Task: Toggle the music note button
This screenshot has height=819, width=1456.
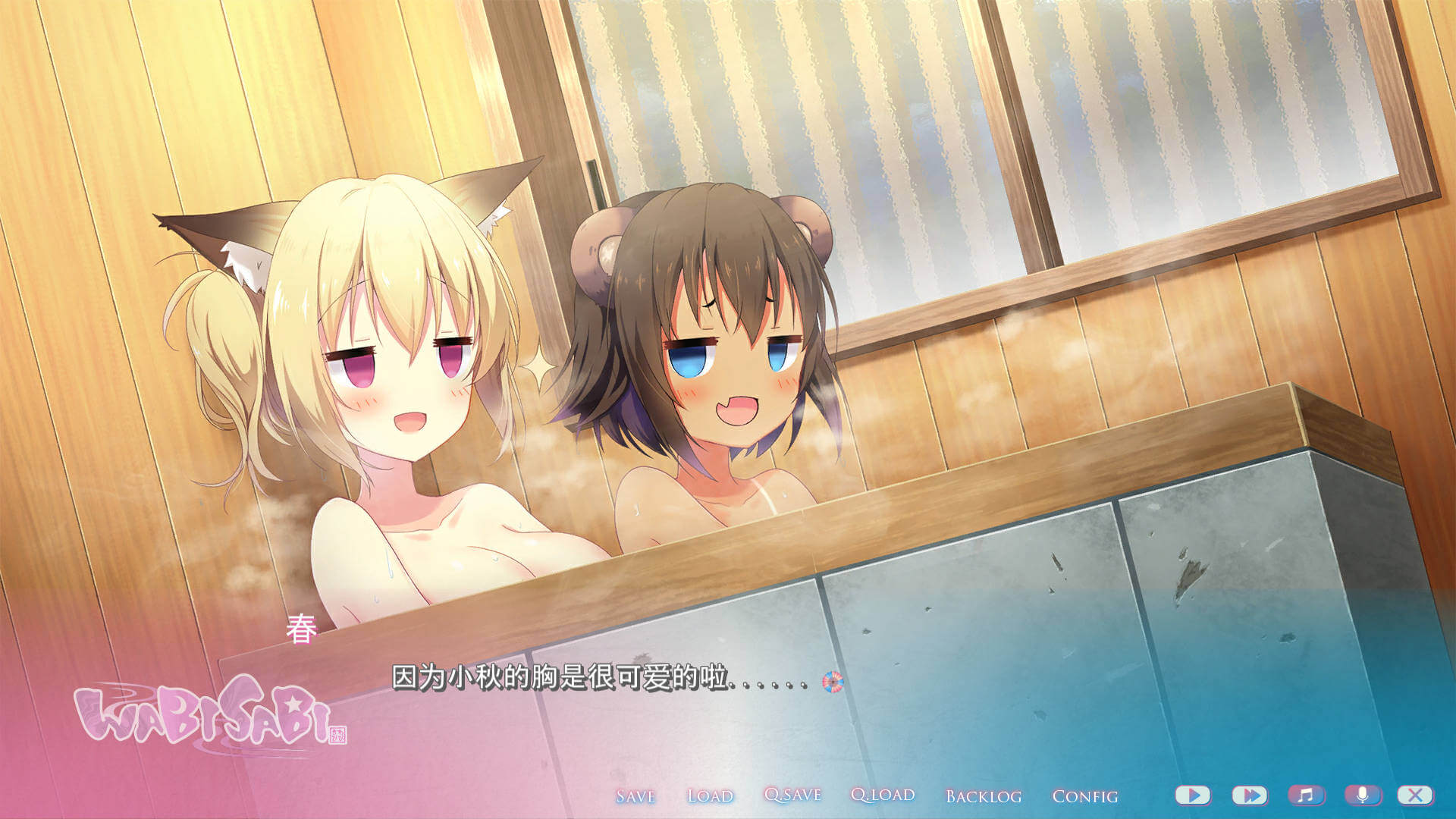Action: point(1306,795)
